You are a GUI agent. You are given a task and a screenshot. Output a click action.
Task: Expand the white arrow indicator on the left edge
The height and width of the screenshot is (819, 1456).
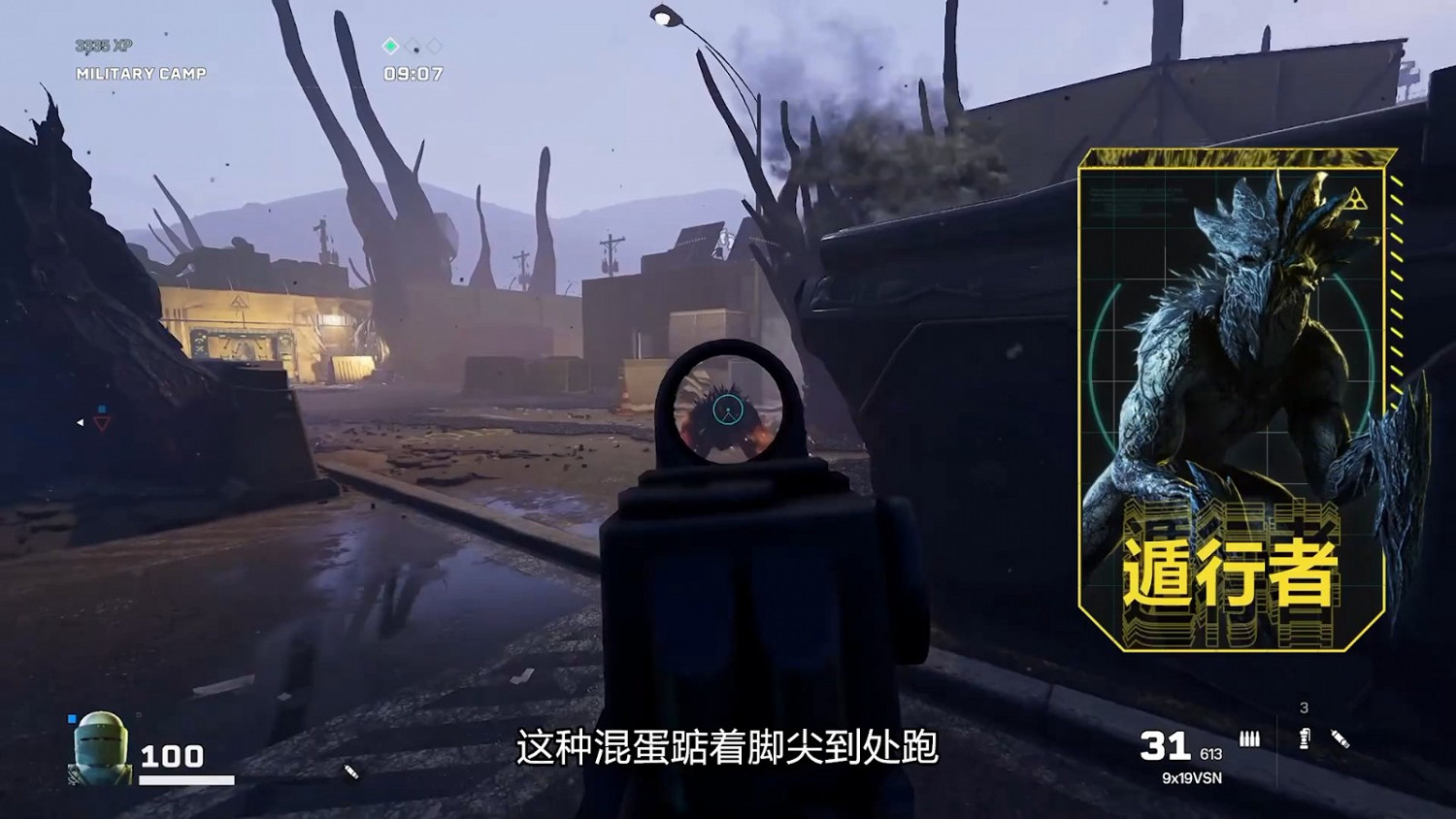click(80, 423)
